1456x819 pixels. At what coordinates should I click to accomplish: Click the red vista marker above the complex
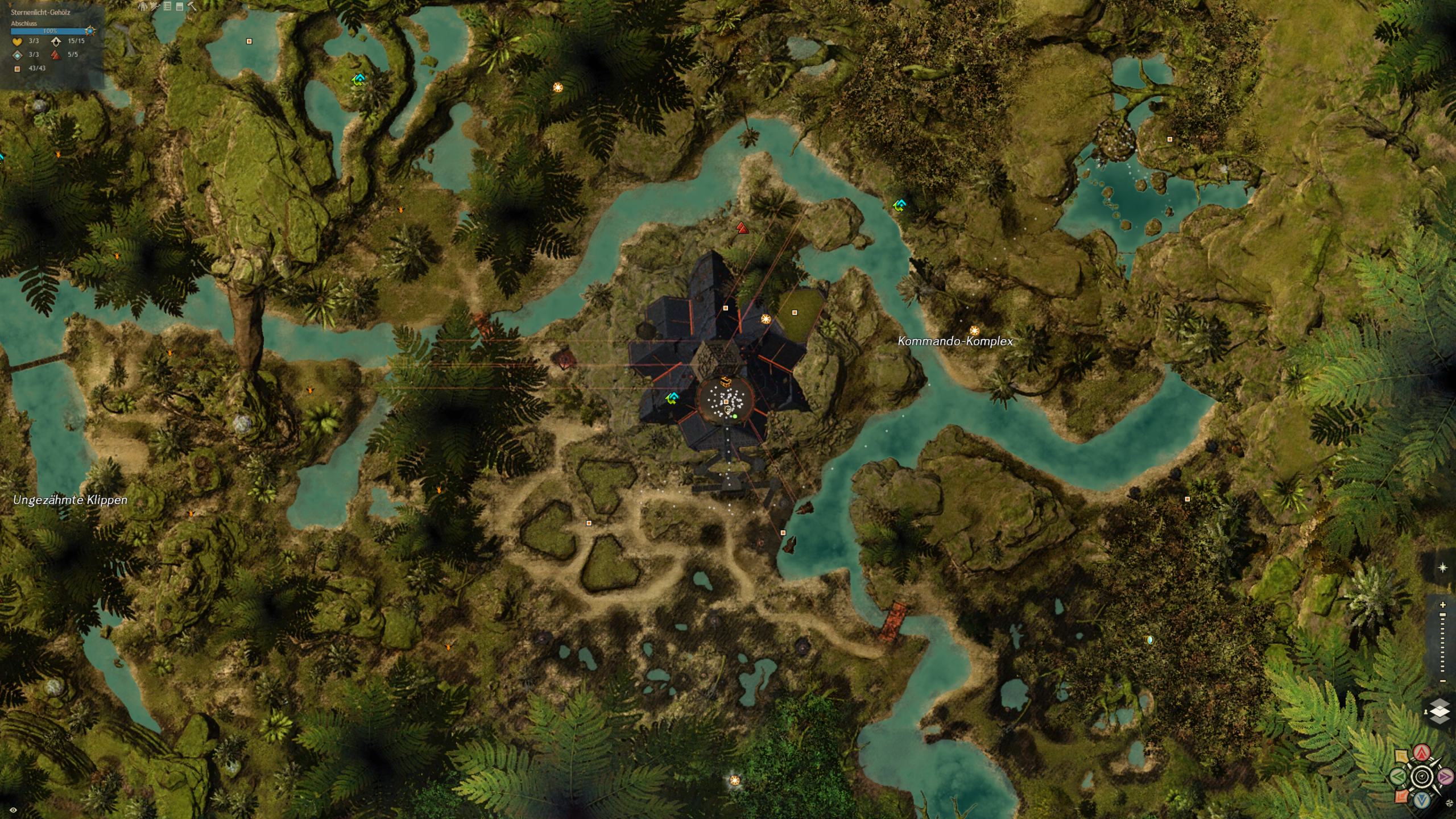pos(742,228)
